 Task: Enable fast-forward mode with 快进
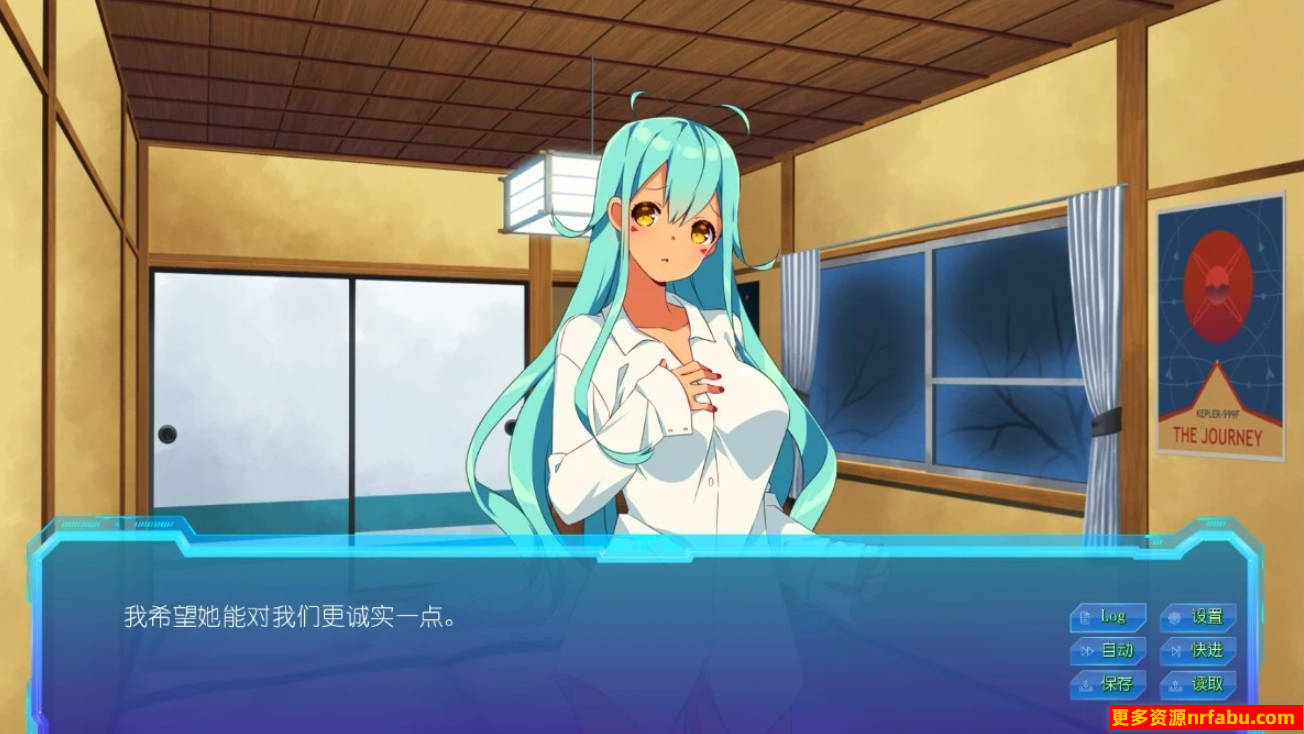(x=1202, y=651)
